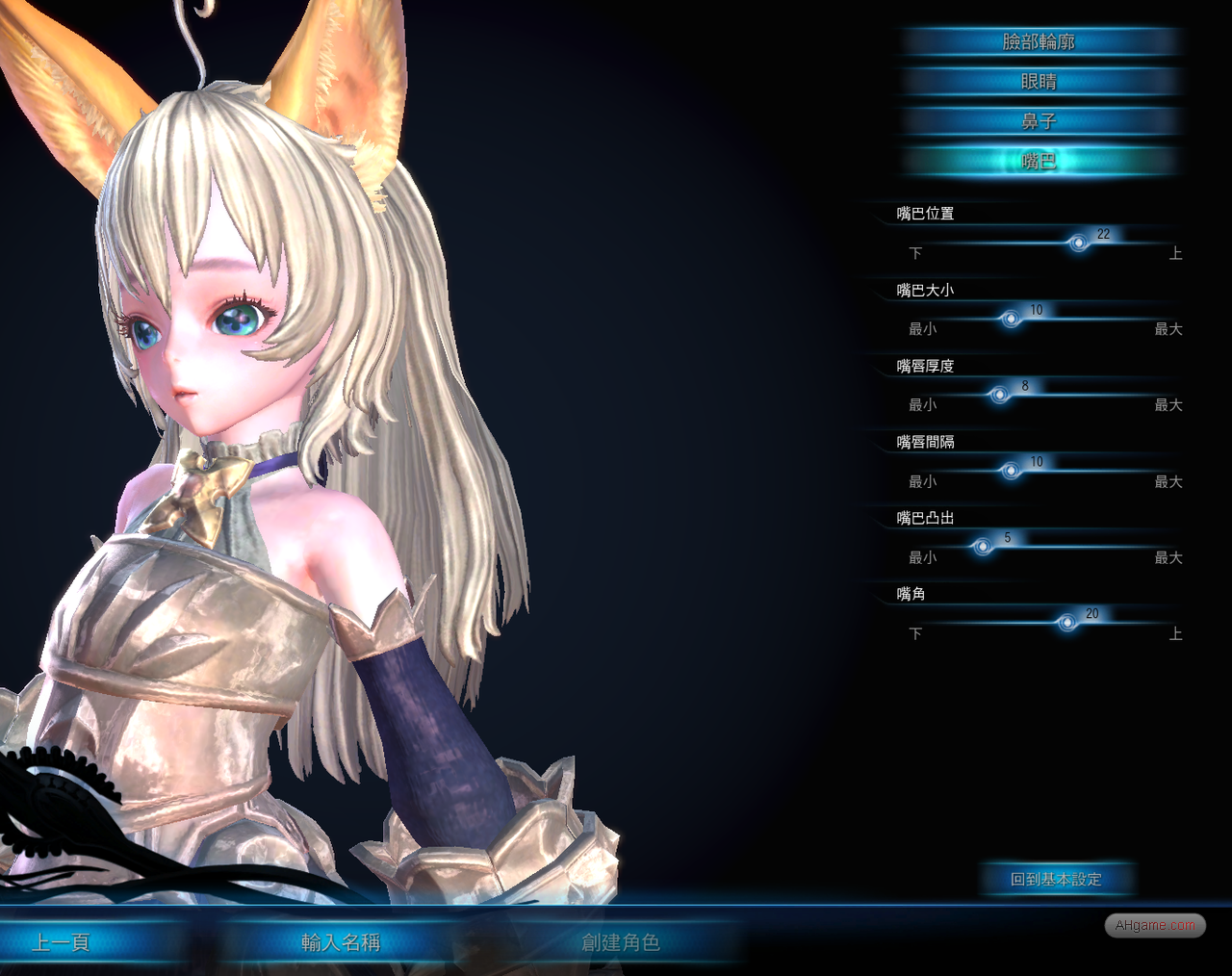Click the 嘴角 slider handle
Viewport: 1232px width, 976px height.
point(1067,623)
